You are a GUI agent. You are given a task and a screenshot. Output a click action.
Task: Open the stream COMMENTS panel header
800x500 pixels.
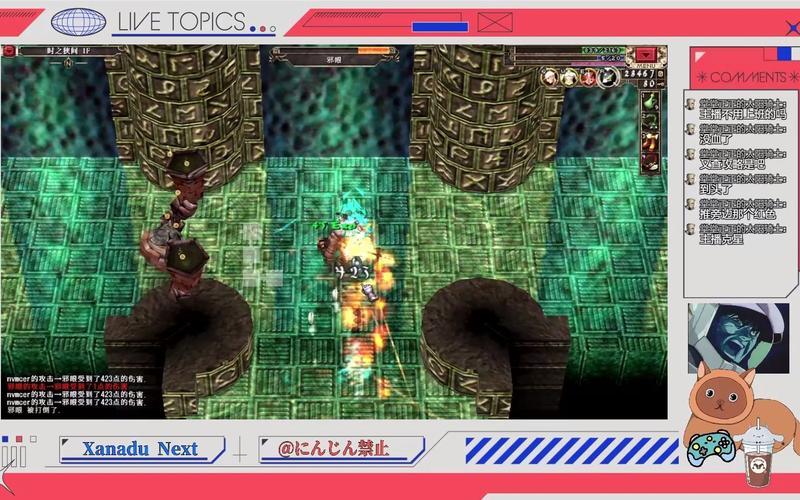[741, 77]
